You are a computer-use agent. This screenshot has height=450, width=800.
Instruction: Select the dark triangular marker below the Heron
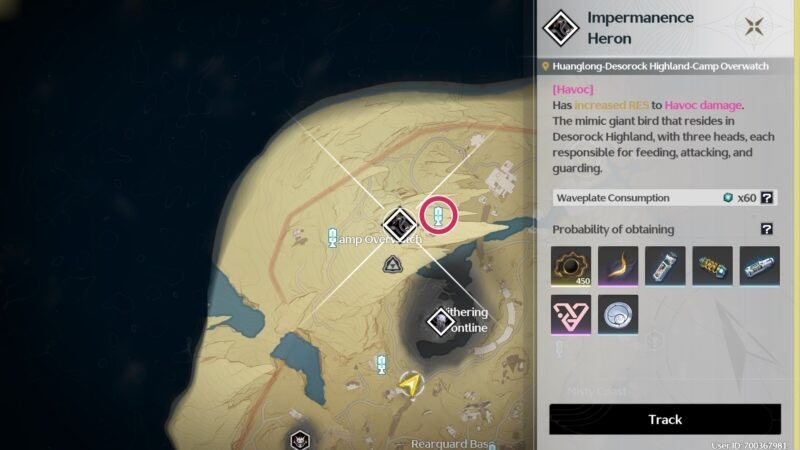coord(393,265)
